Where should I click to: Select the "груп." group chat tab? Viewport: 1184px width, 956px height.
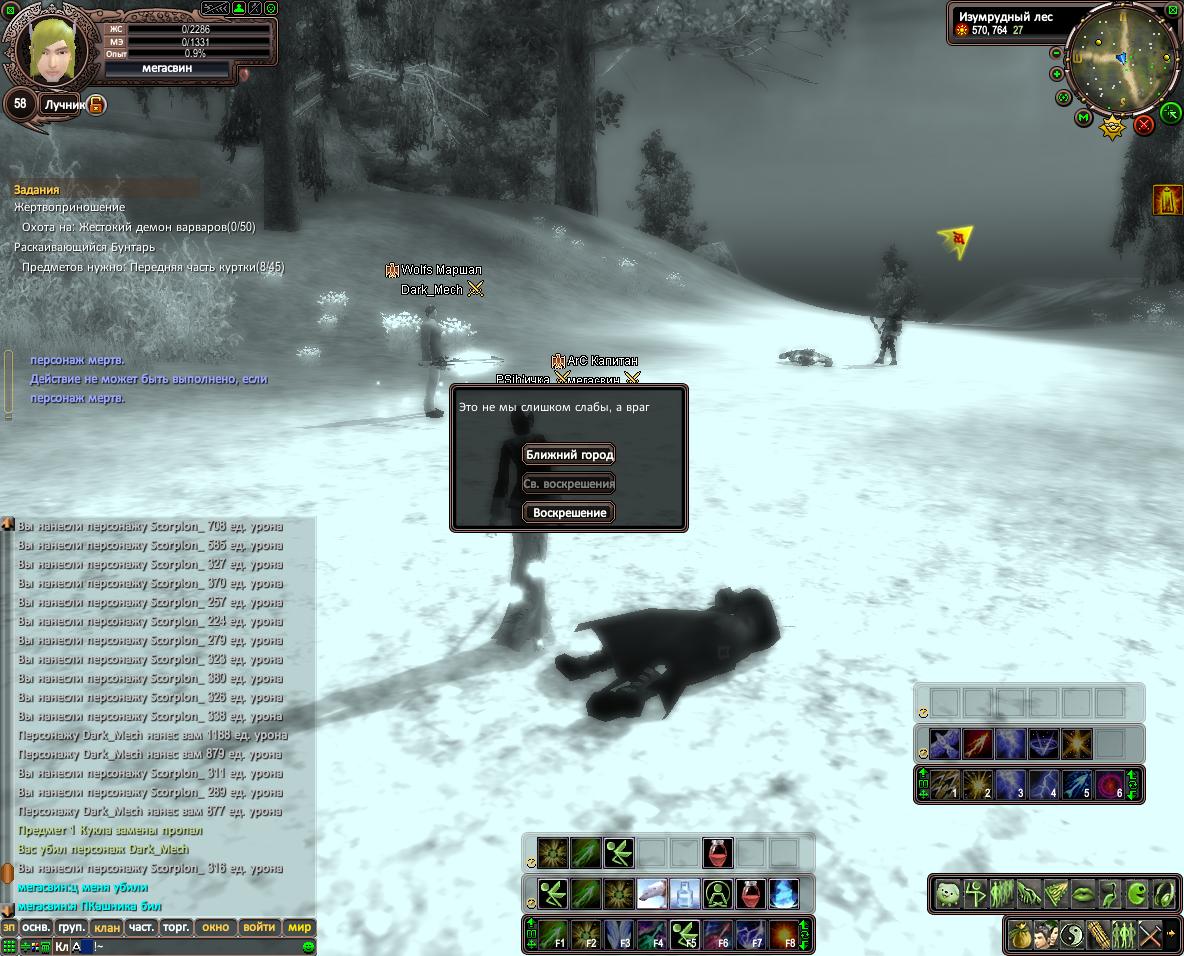point(71,927)
